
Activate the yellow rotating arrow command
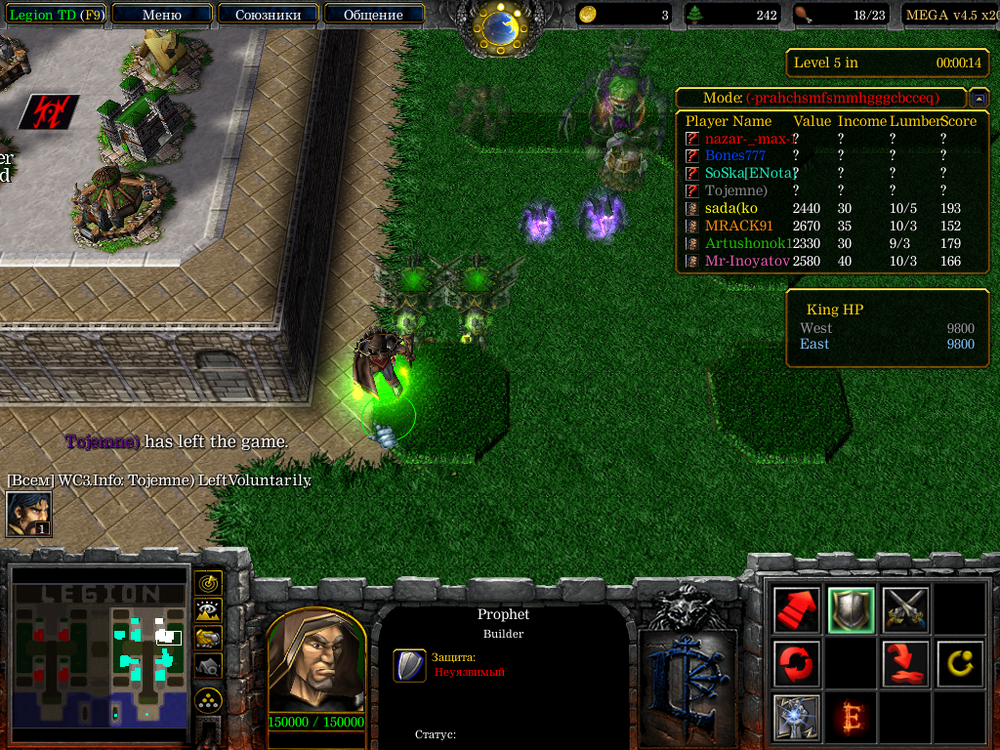[x=960, y=662]
